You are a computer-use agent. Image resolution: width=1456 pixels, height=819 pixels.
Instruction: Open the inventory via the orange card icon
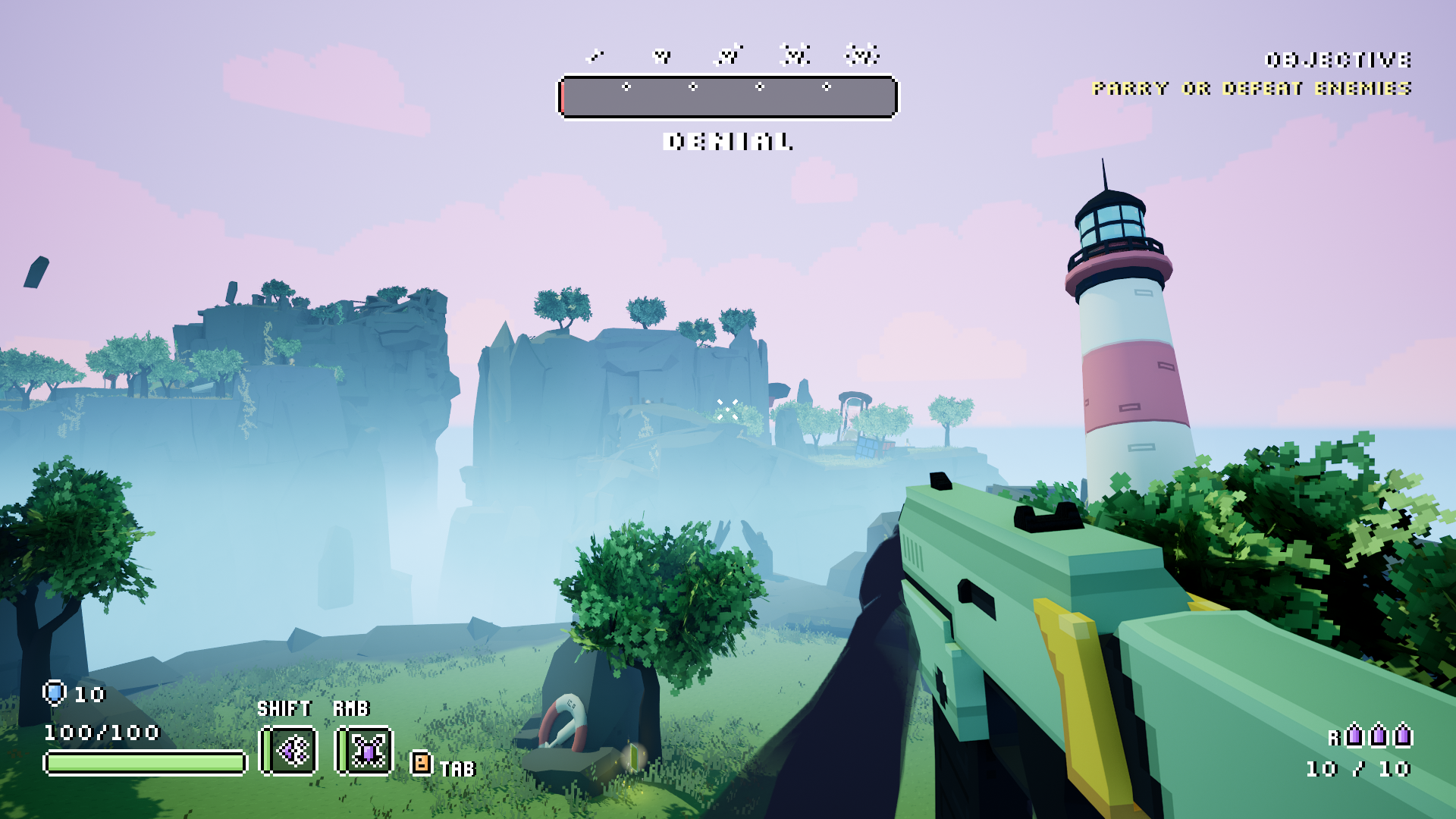421,762
